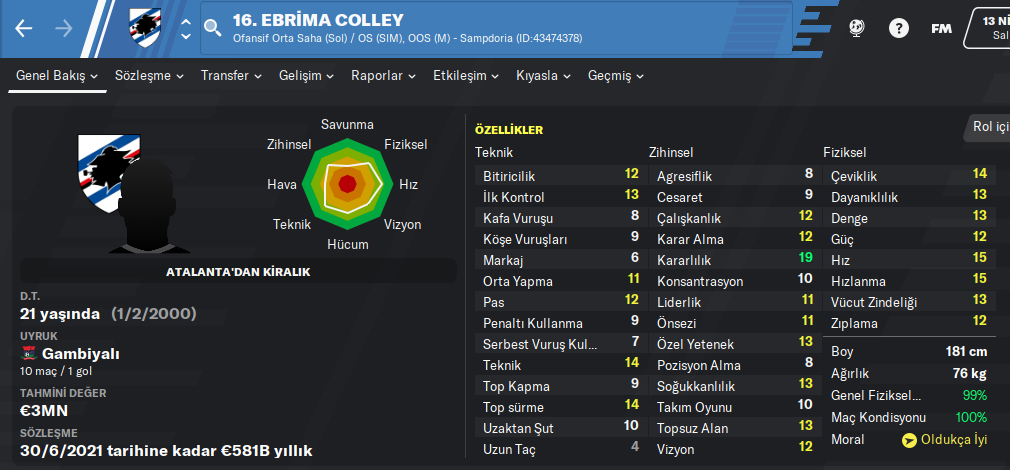Open the Geçmiş dropdown

[616, 76]
